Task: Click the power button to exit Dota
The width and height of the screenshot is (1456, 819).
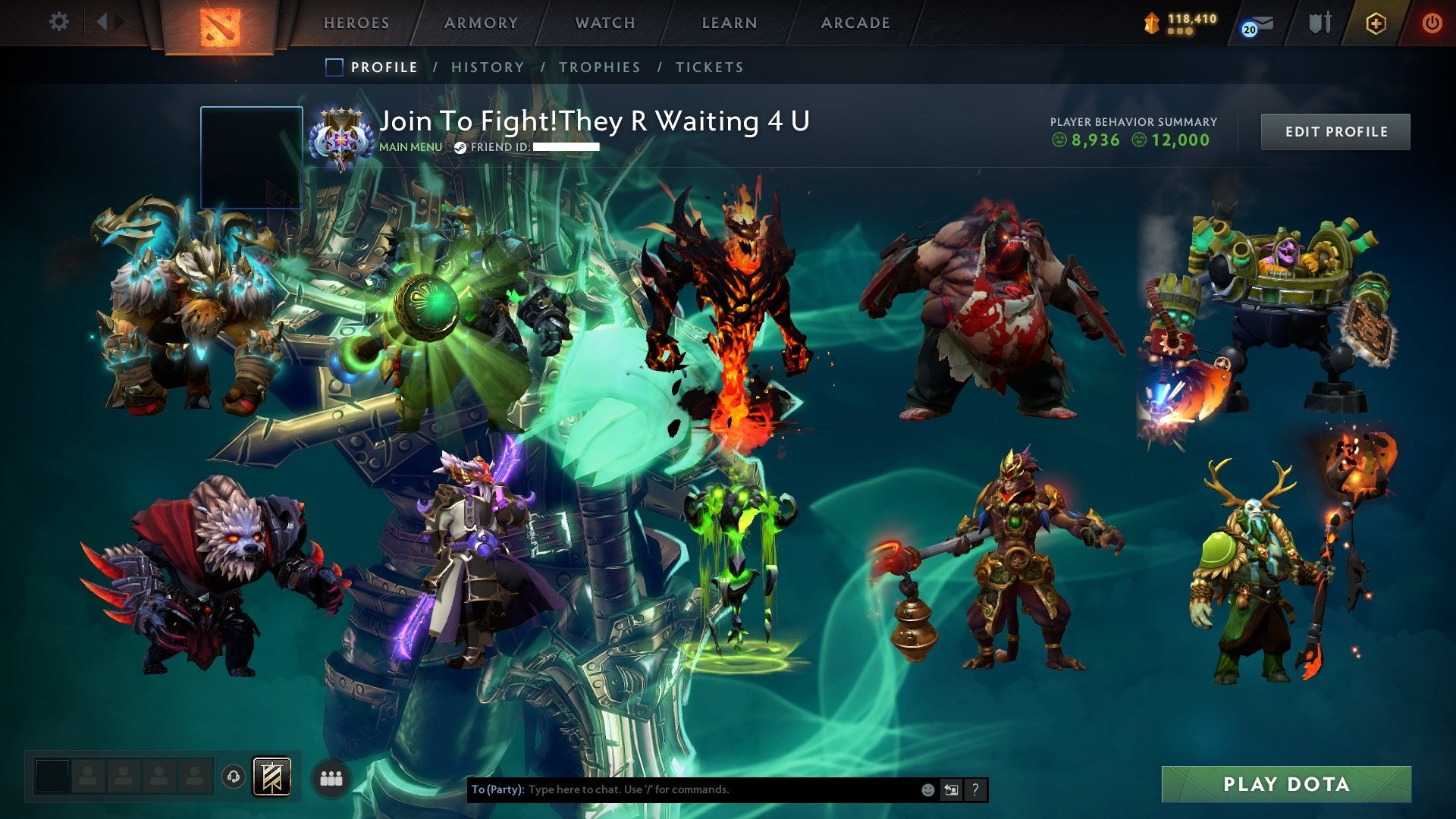Action: pos(1432,23)
